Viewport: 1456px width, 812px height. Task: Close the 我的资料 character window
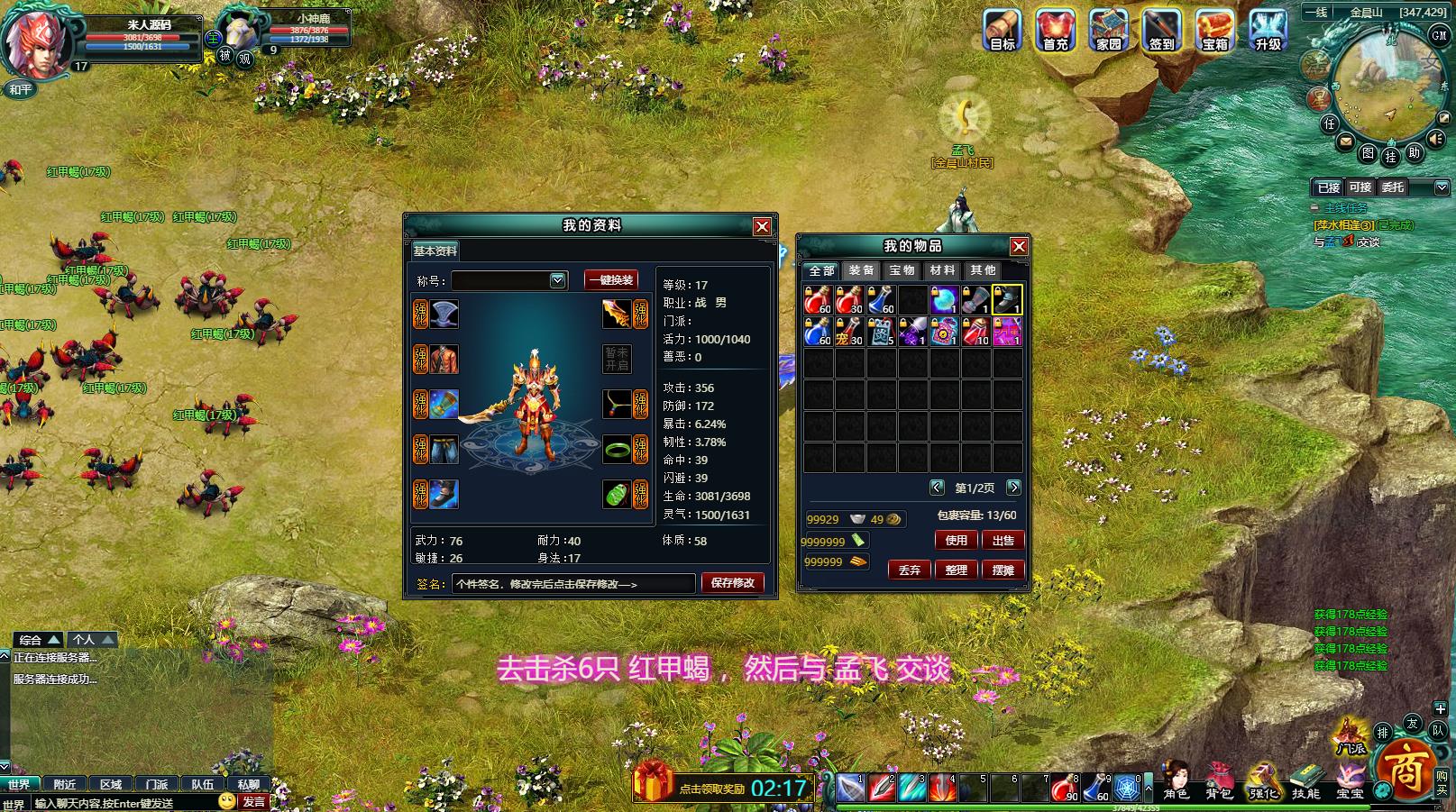point(762,226)
